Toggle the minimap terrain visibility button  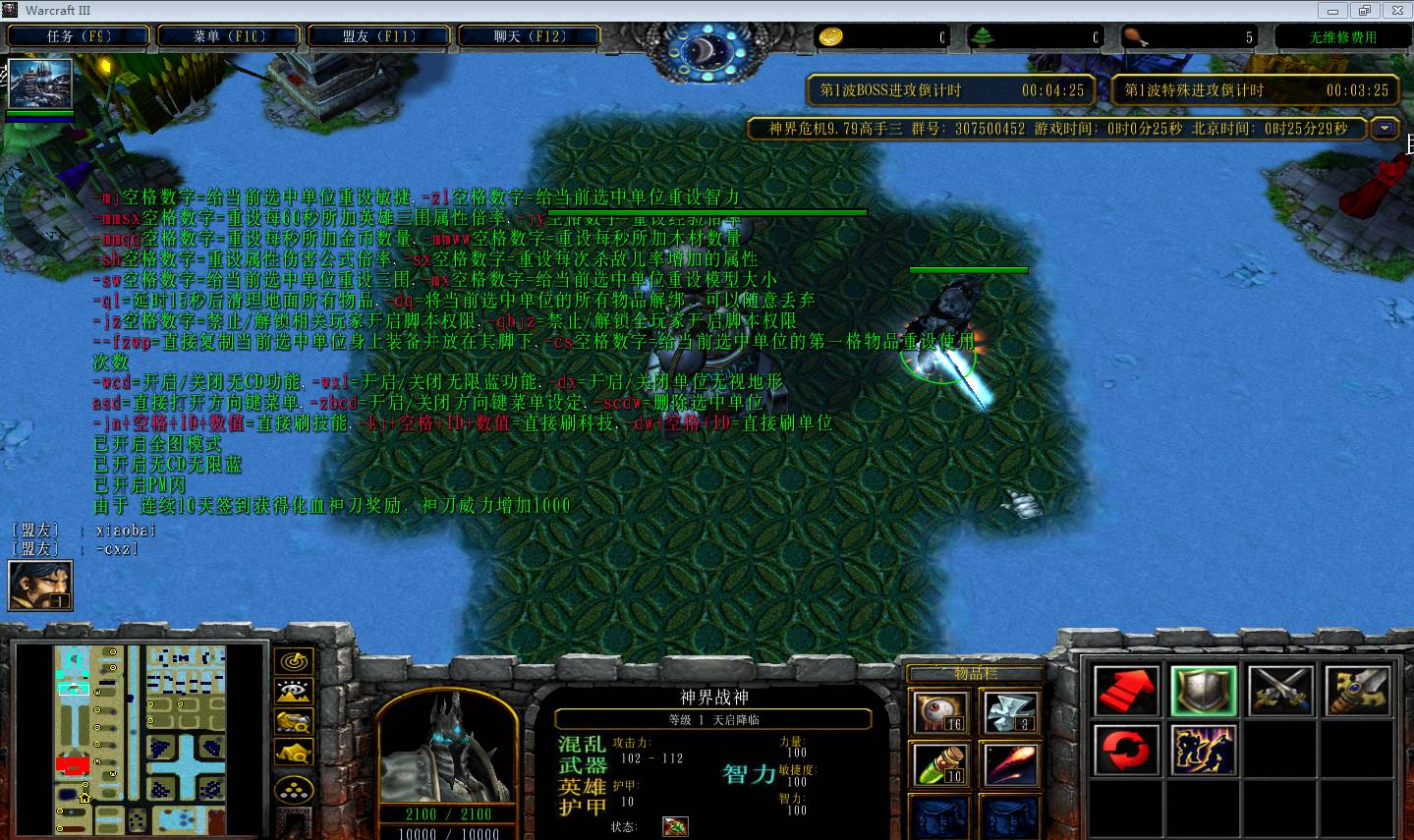point(294,692)
